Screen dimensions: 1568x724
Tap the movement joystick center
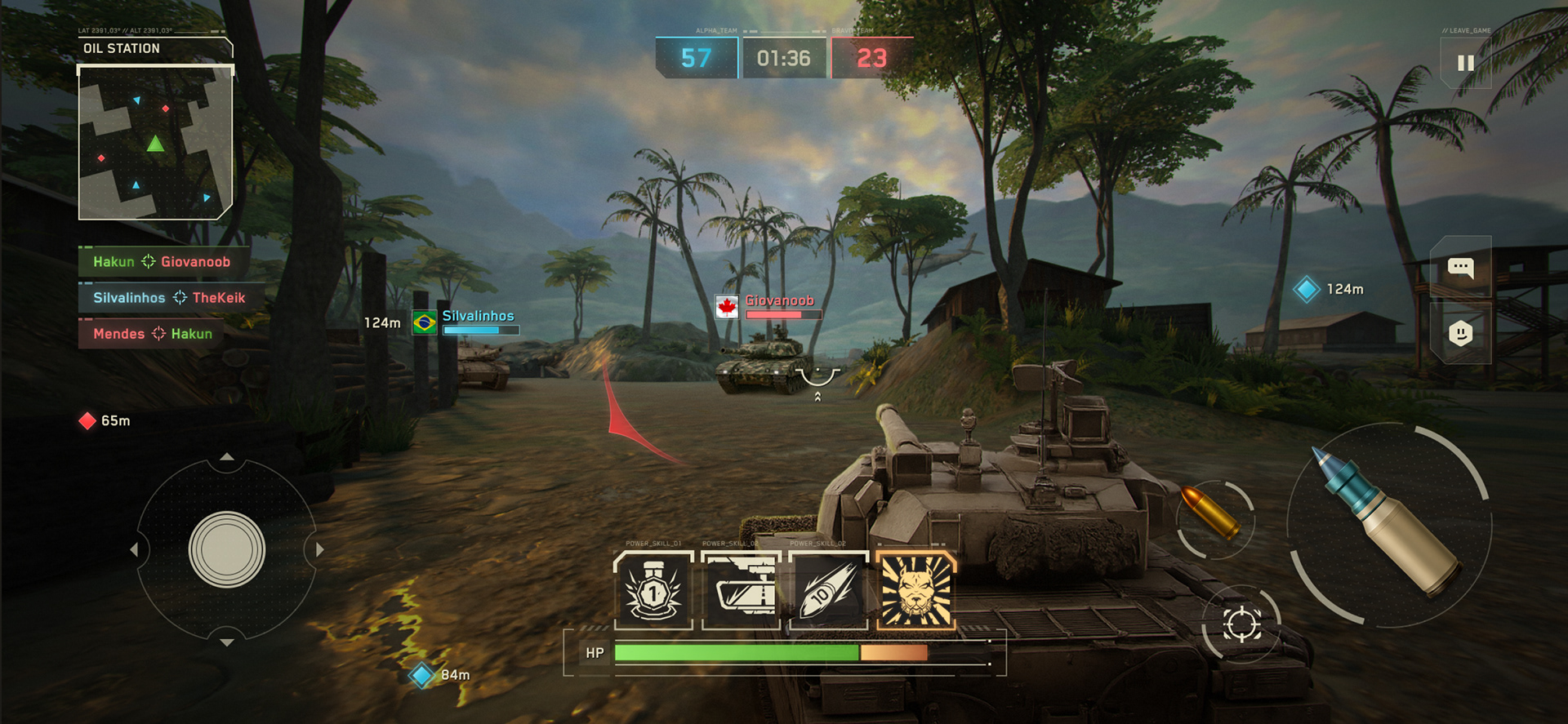[226, 549]
